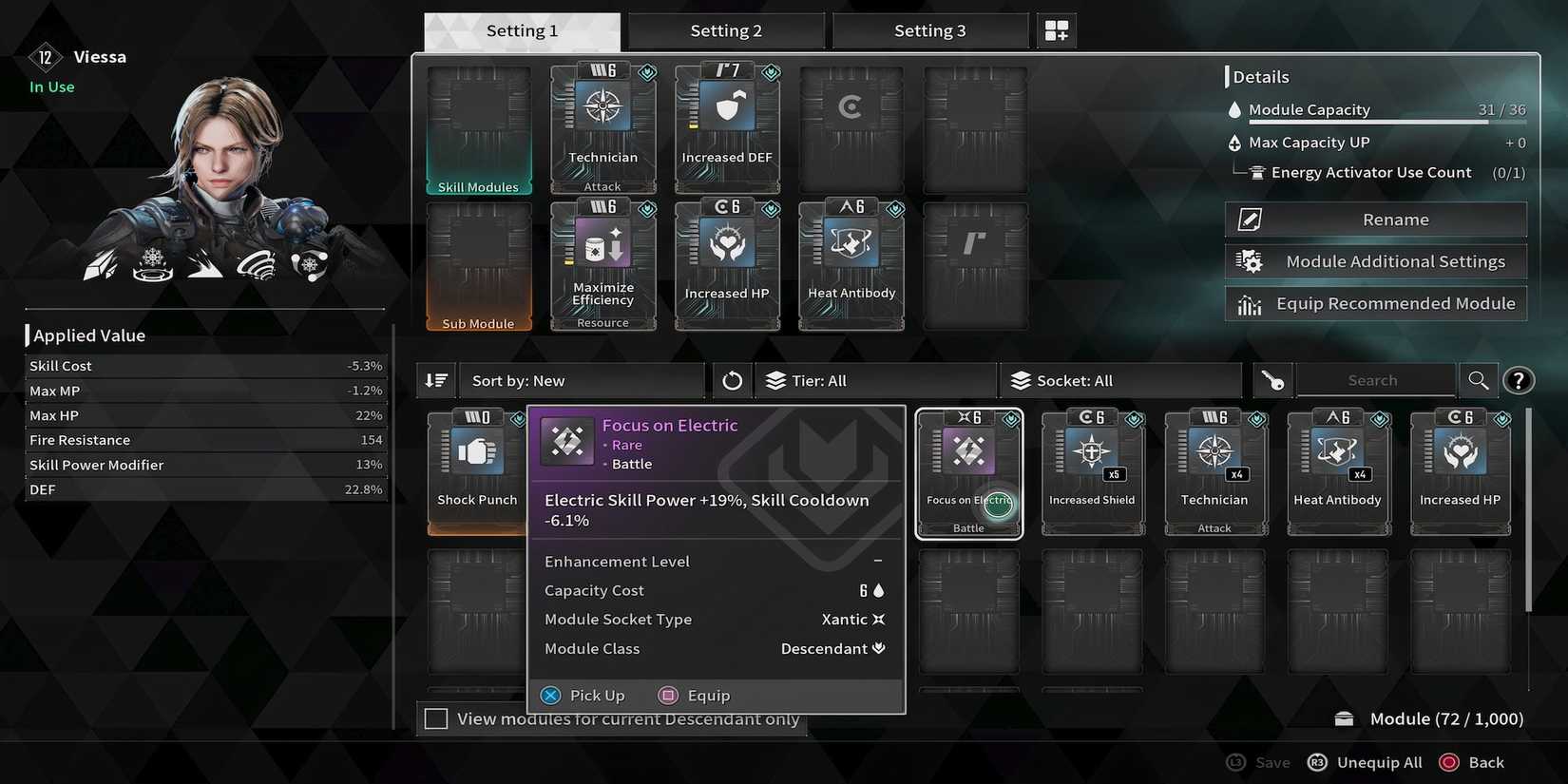Switch to the Setting 2 tab

click(726, 29)
